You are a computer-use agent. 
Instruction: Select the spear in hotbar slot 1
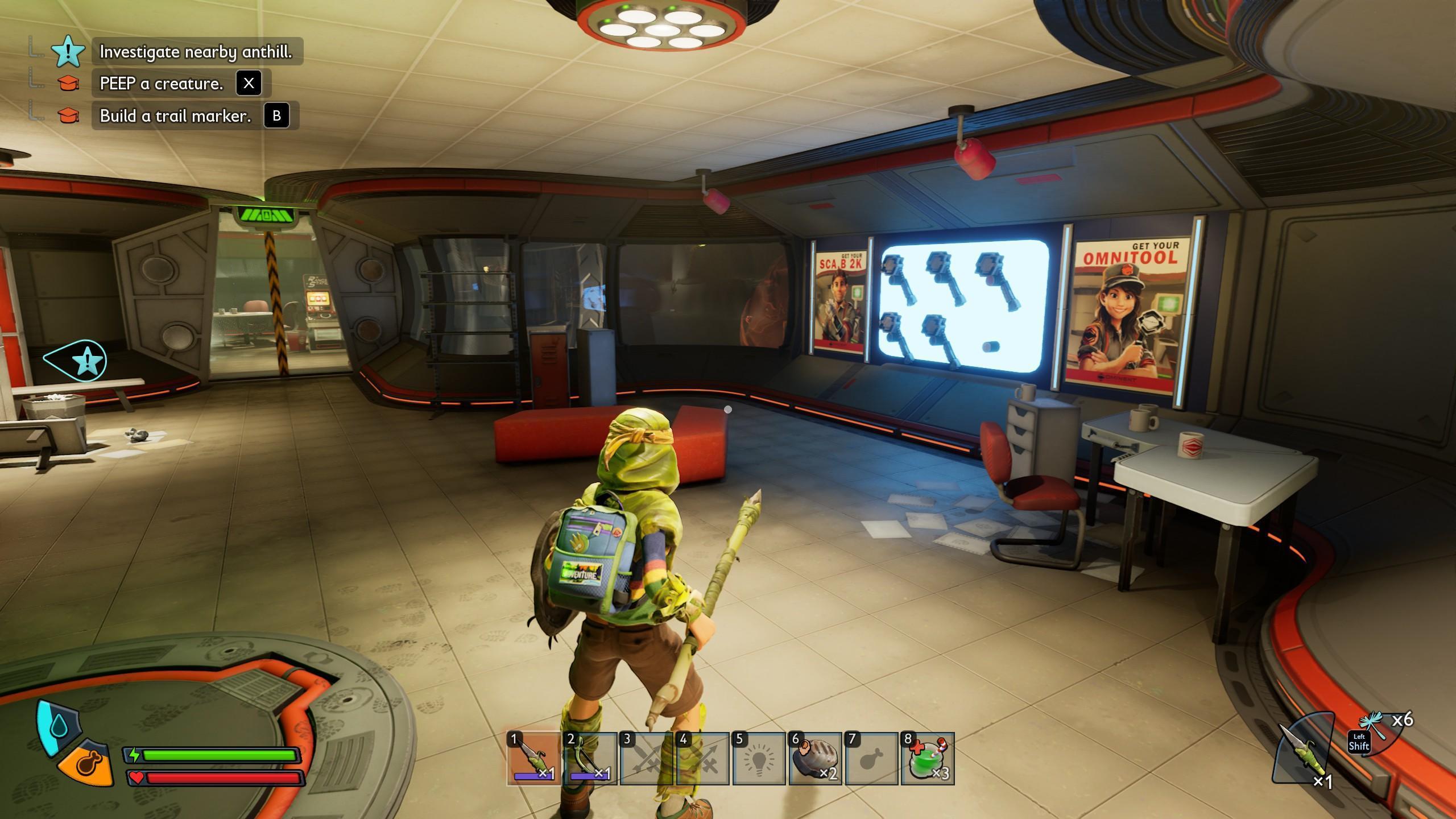533,759
